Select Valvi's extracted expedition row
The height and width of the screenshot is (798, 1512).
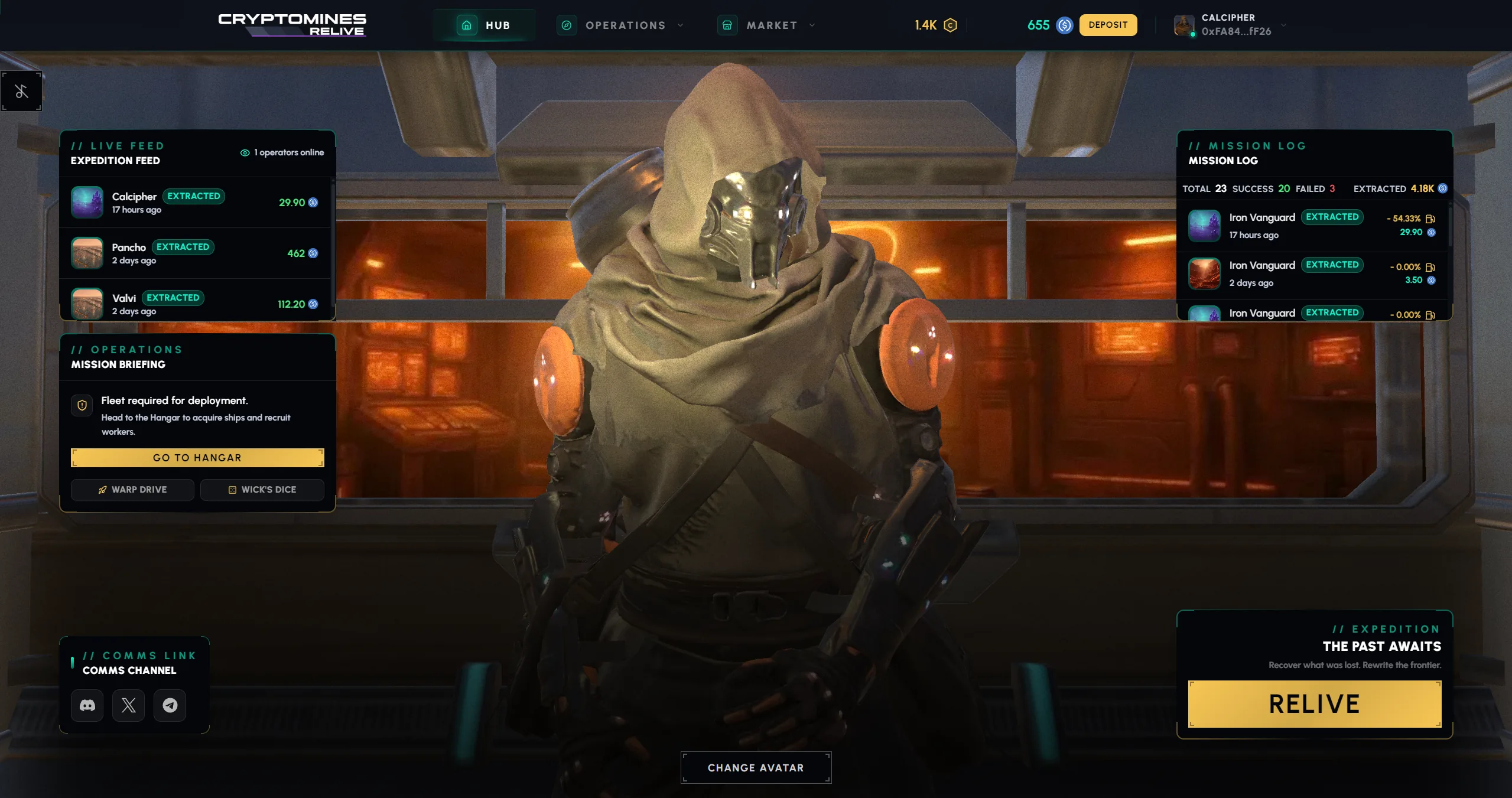[195, 303]
